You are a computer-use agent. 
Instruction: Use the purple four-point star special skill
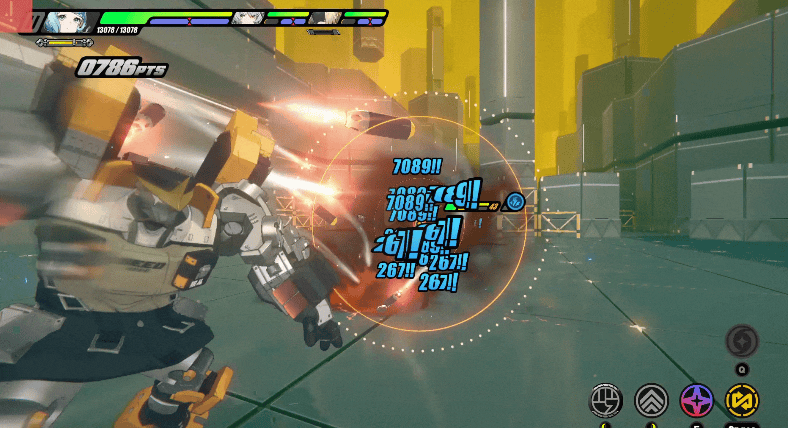(696, 400)
